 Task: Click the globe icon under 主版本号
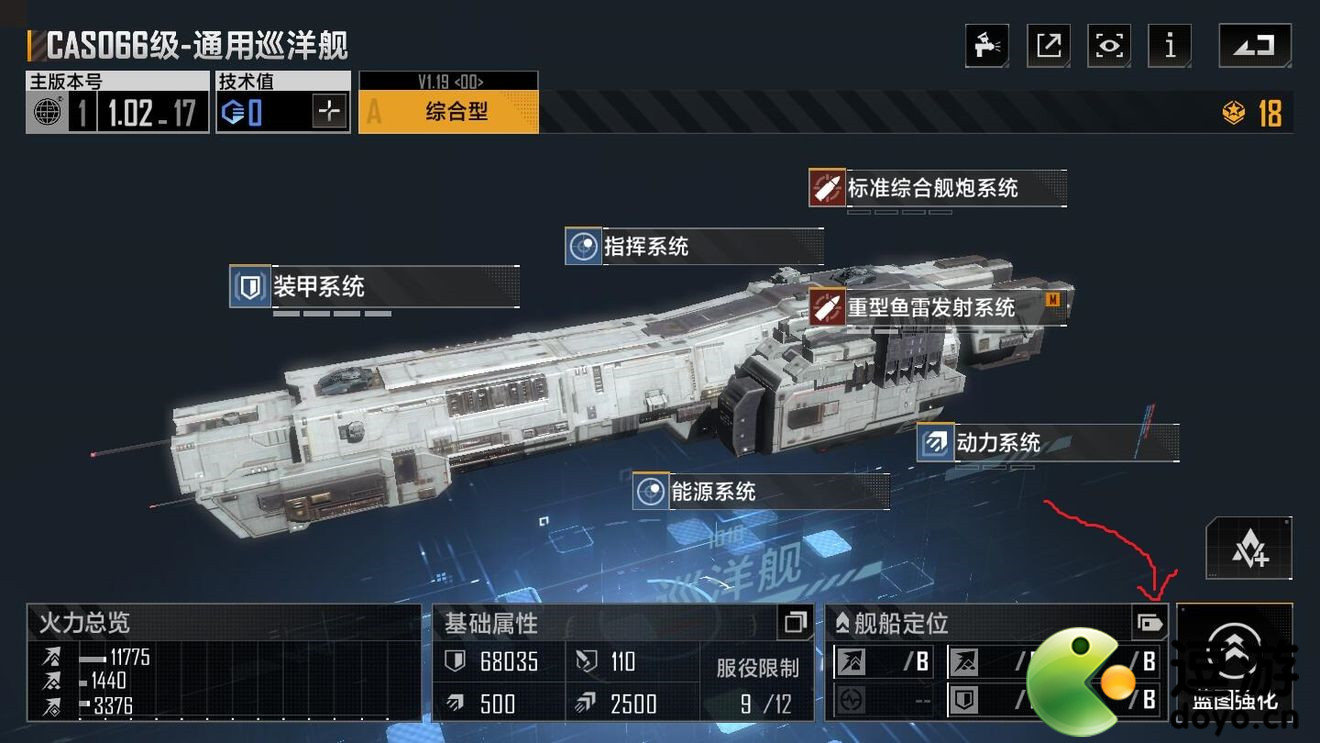[x=47, y=112]
